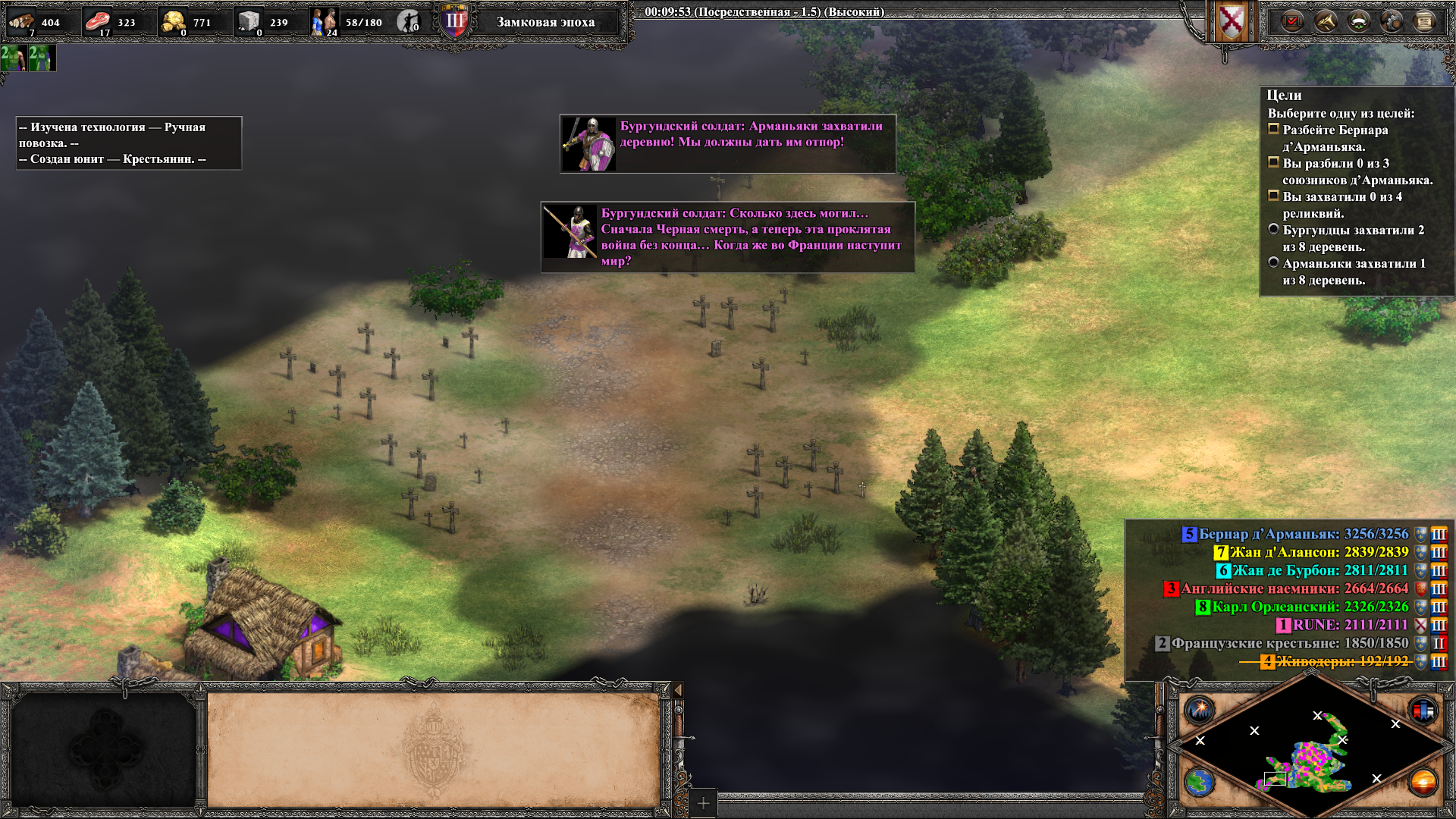The width and height of the screenshot is (1456, 819).
Task: Click the population villagers icon
Action: [324, 22]
